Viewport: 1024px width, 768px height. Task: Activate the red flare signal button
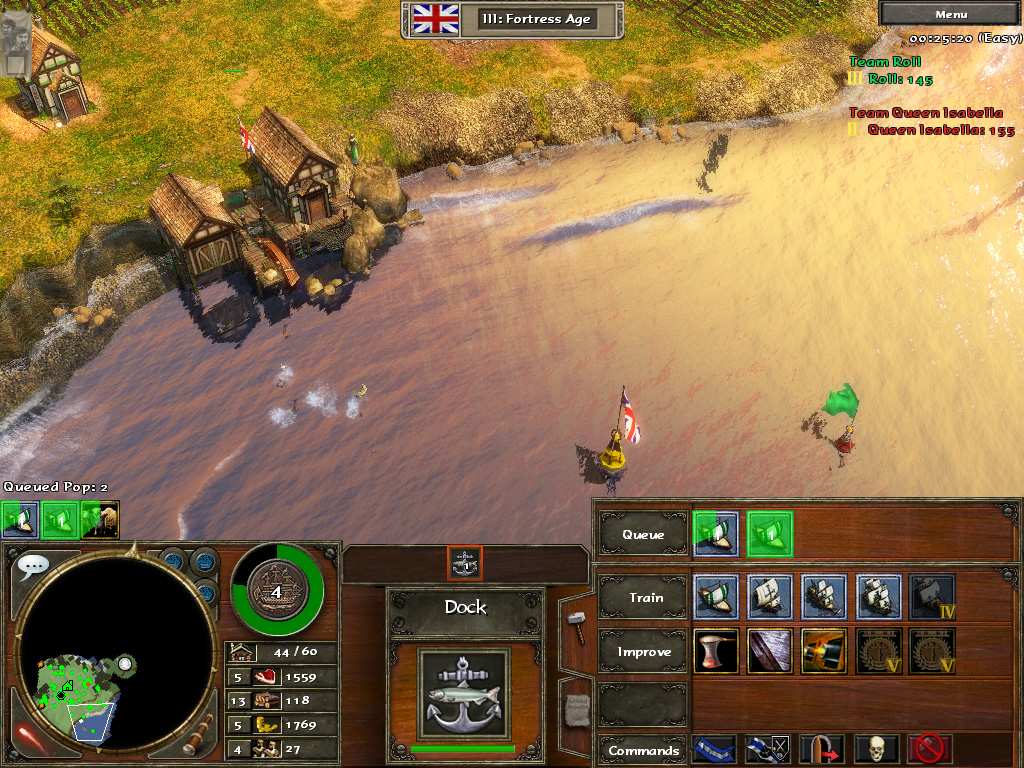31,738
